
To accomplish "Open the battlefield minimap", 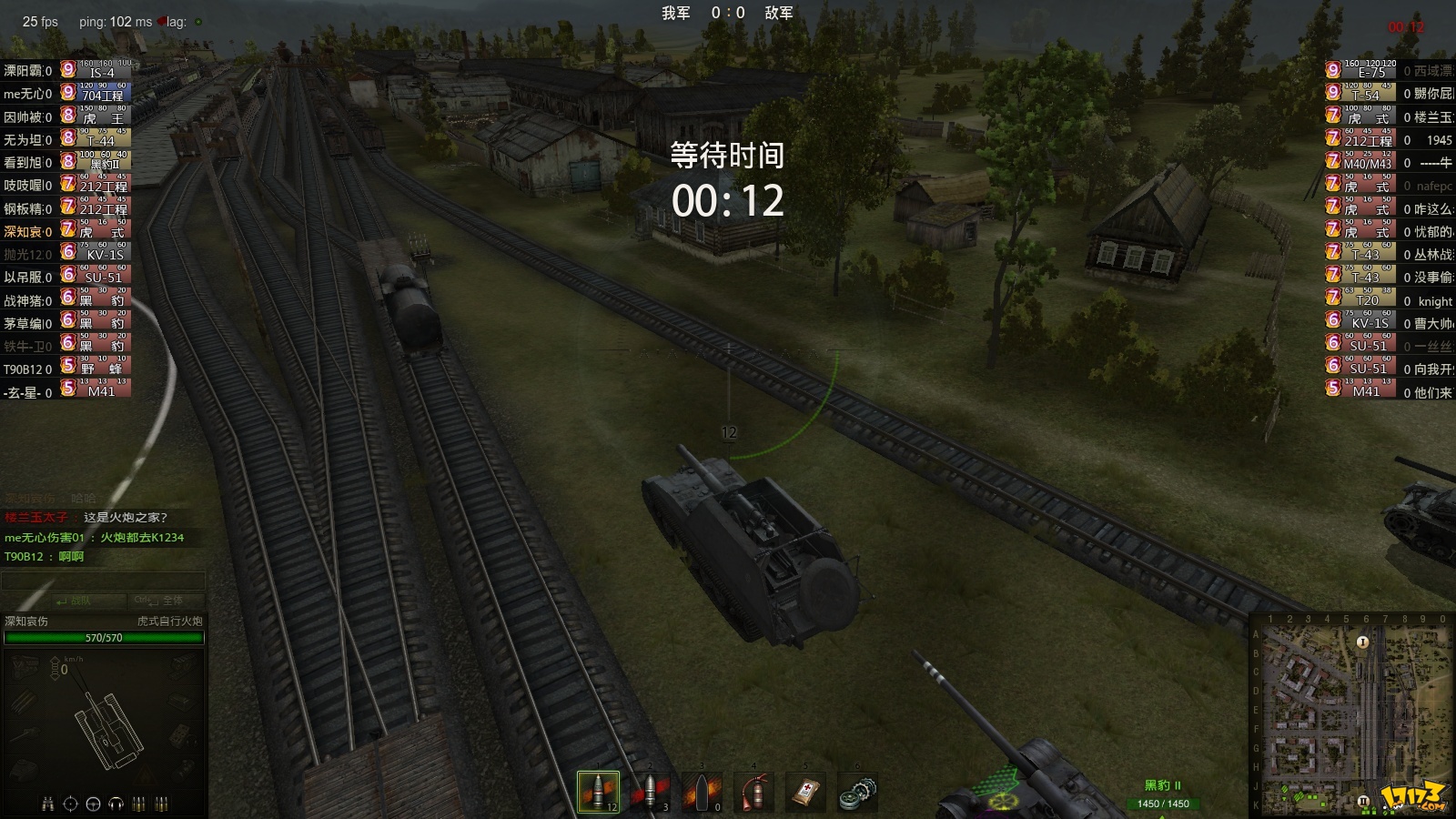I will pyautogui.click(x=1352, y=715).
